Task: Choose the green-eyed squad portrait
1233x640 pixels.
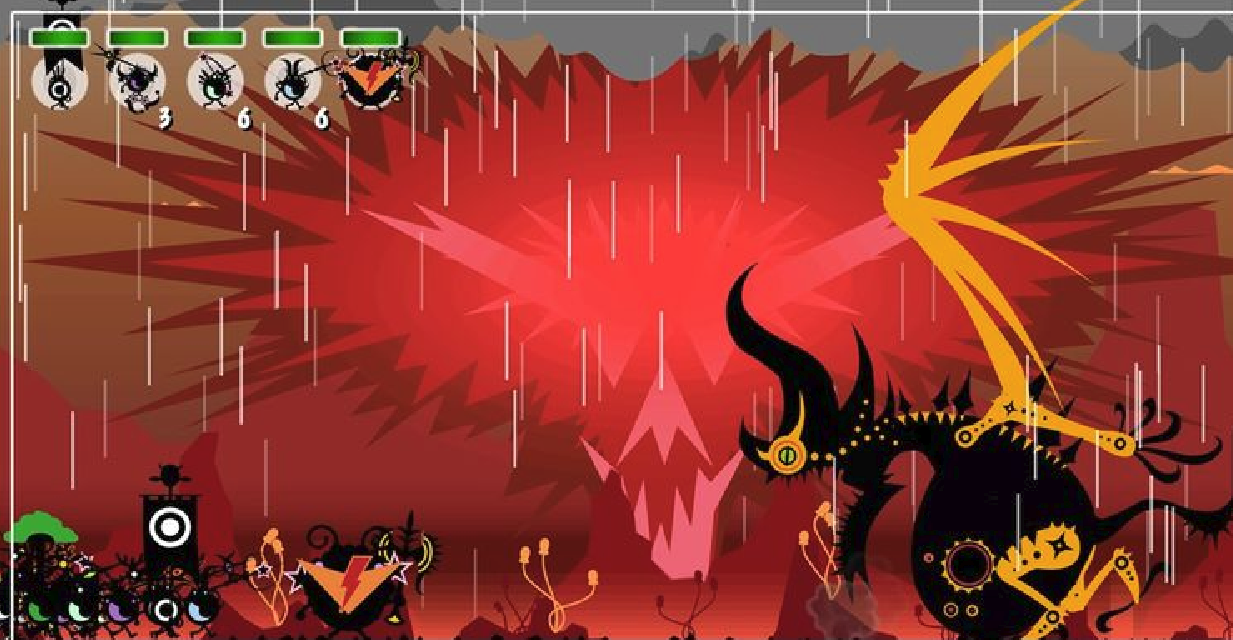Action: point(214,82)
